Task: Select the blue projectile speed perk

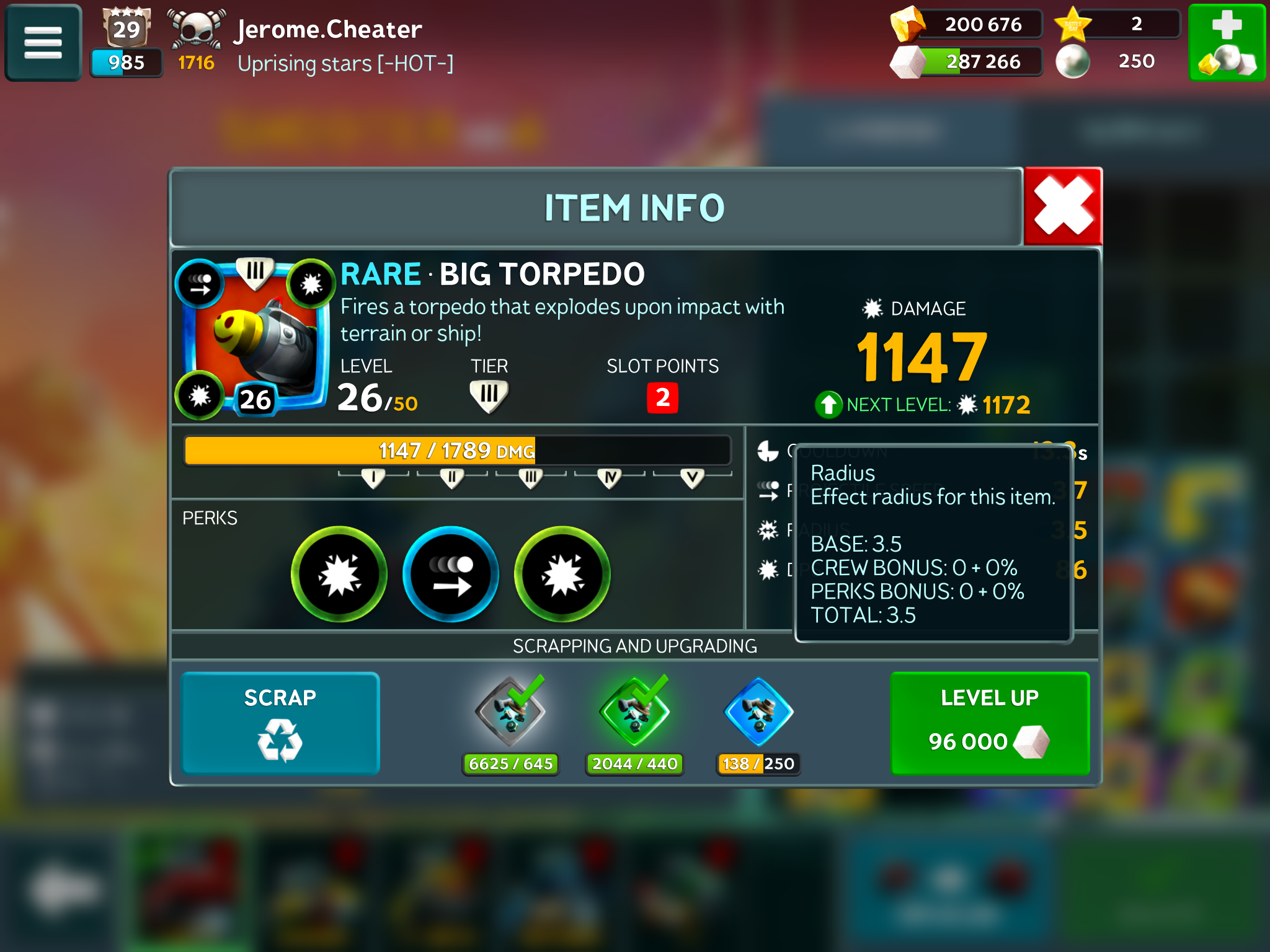Action: (x=451, y=574)
